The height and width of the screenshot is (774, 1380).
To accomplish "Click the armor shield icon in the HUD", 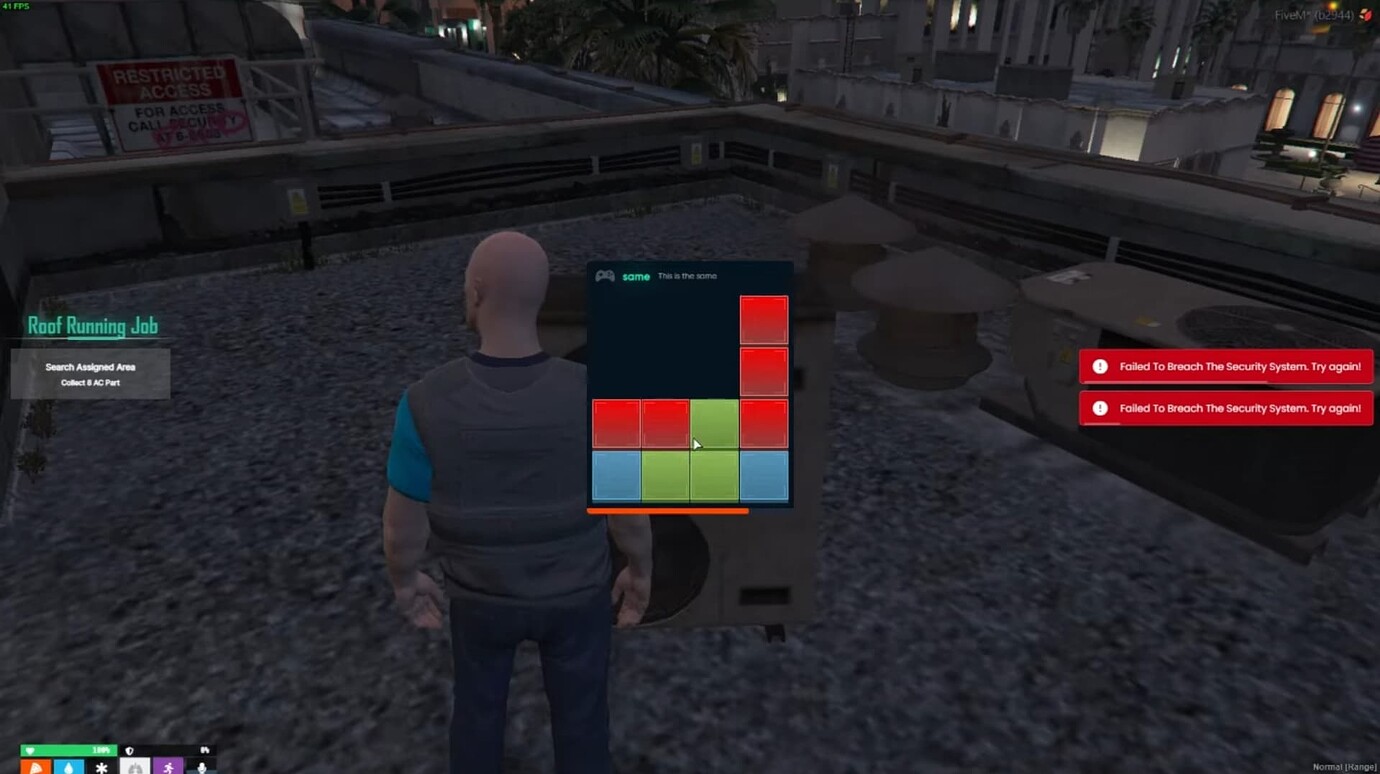I will click(x=130, y=750).
